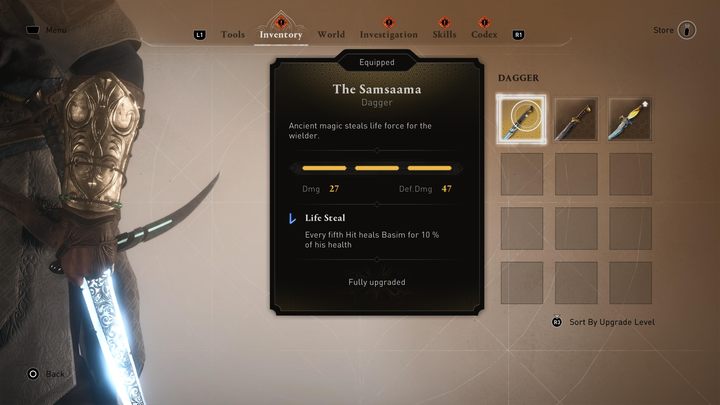Open the Tools tab
This screenshot has height=405, width=720.
[x=232, y=35]
